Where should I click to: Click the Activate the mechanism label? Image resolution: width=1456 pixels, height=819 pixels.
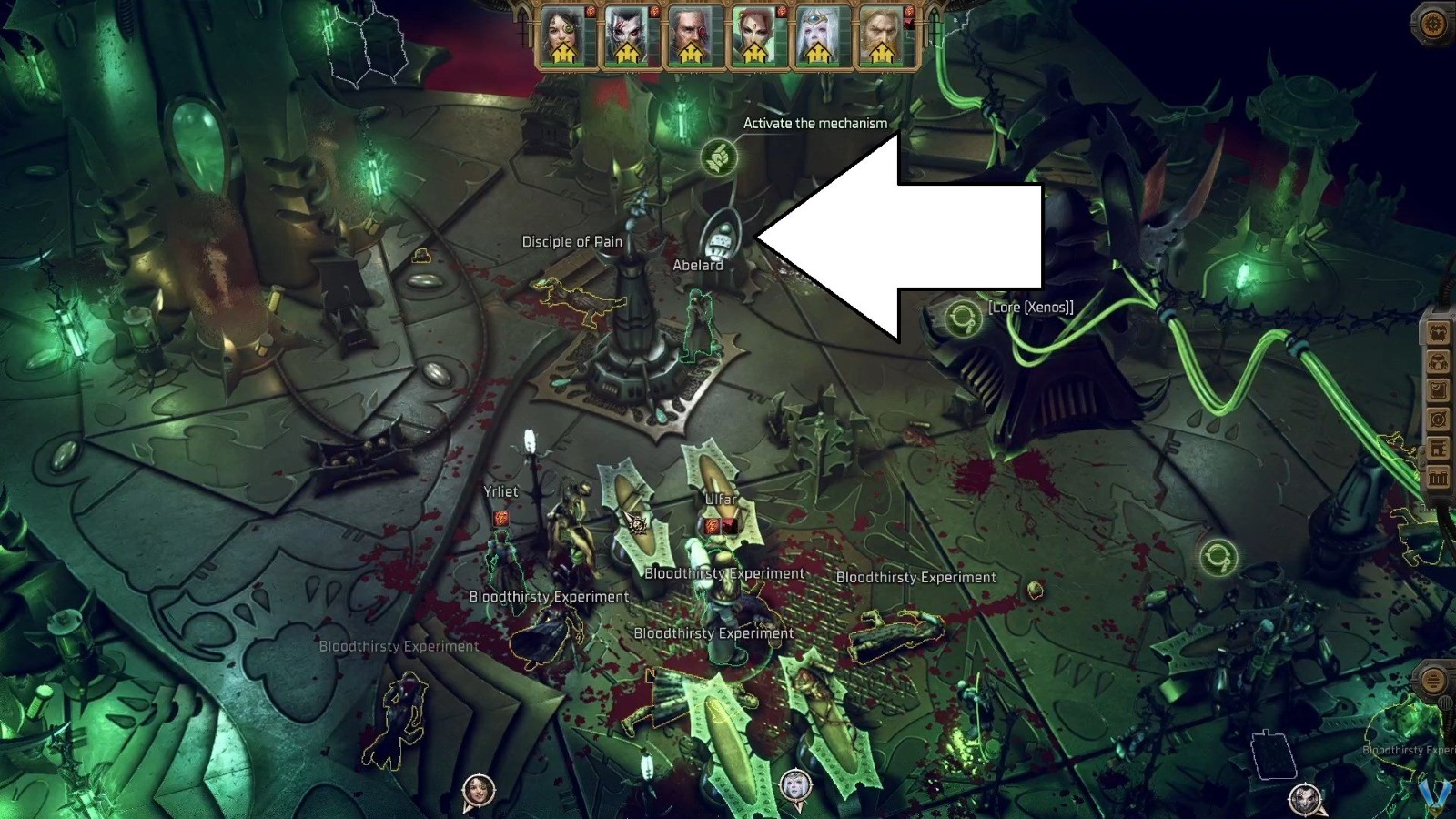tap(813, 122)
